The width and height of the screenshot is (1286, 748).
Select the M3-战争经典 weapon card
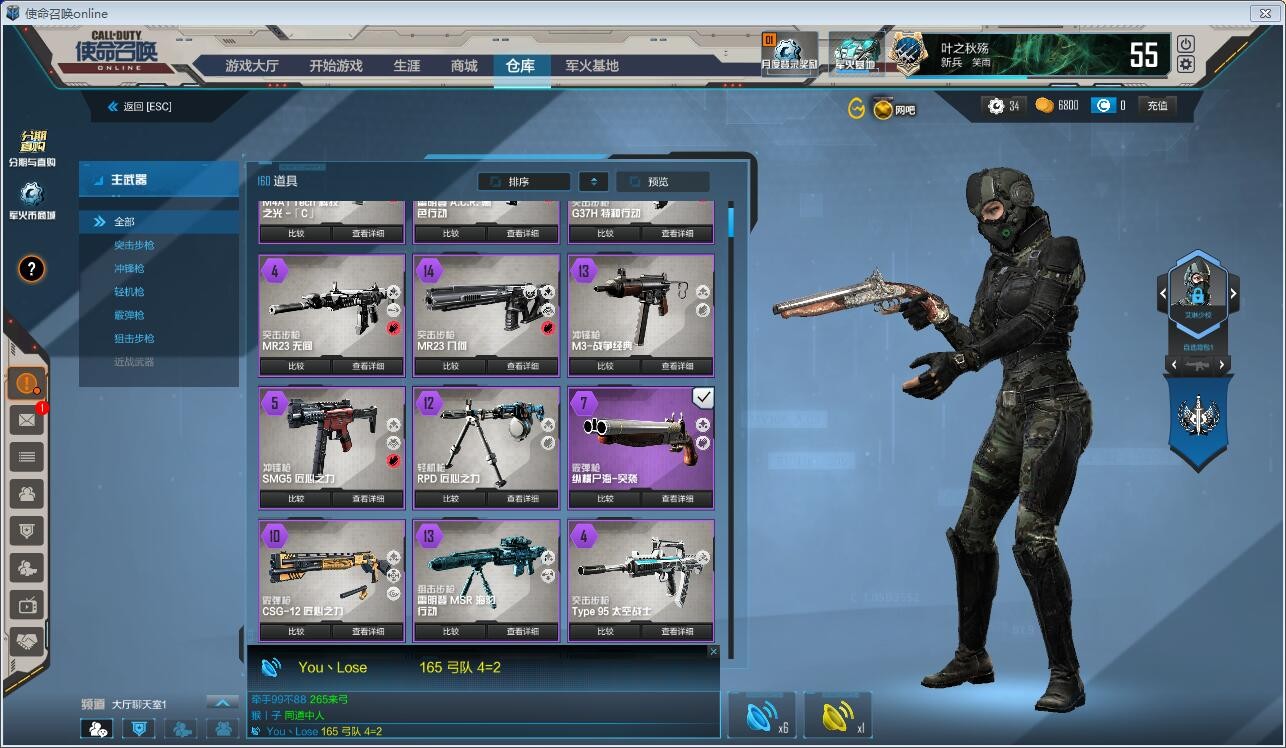(641, 305)
